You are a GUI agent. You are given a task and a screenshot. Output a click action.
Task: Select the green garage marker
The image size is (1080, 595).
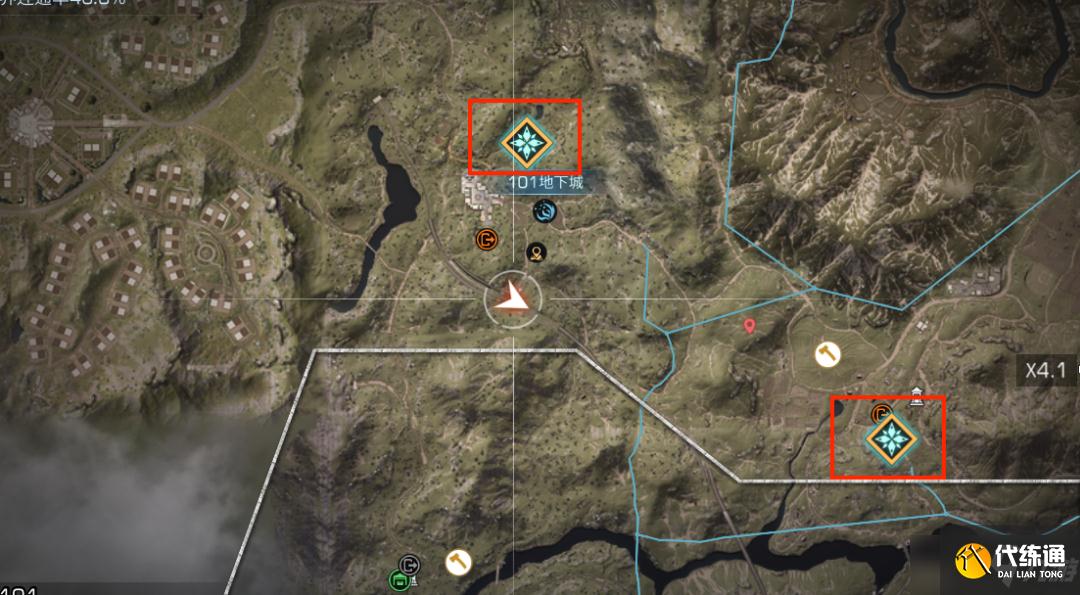(398, 579)
